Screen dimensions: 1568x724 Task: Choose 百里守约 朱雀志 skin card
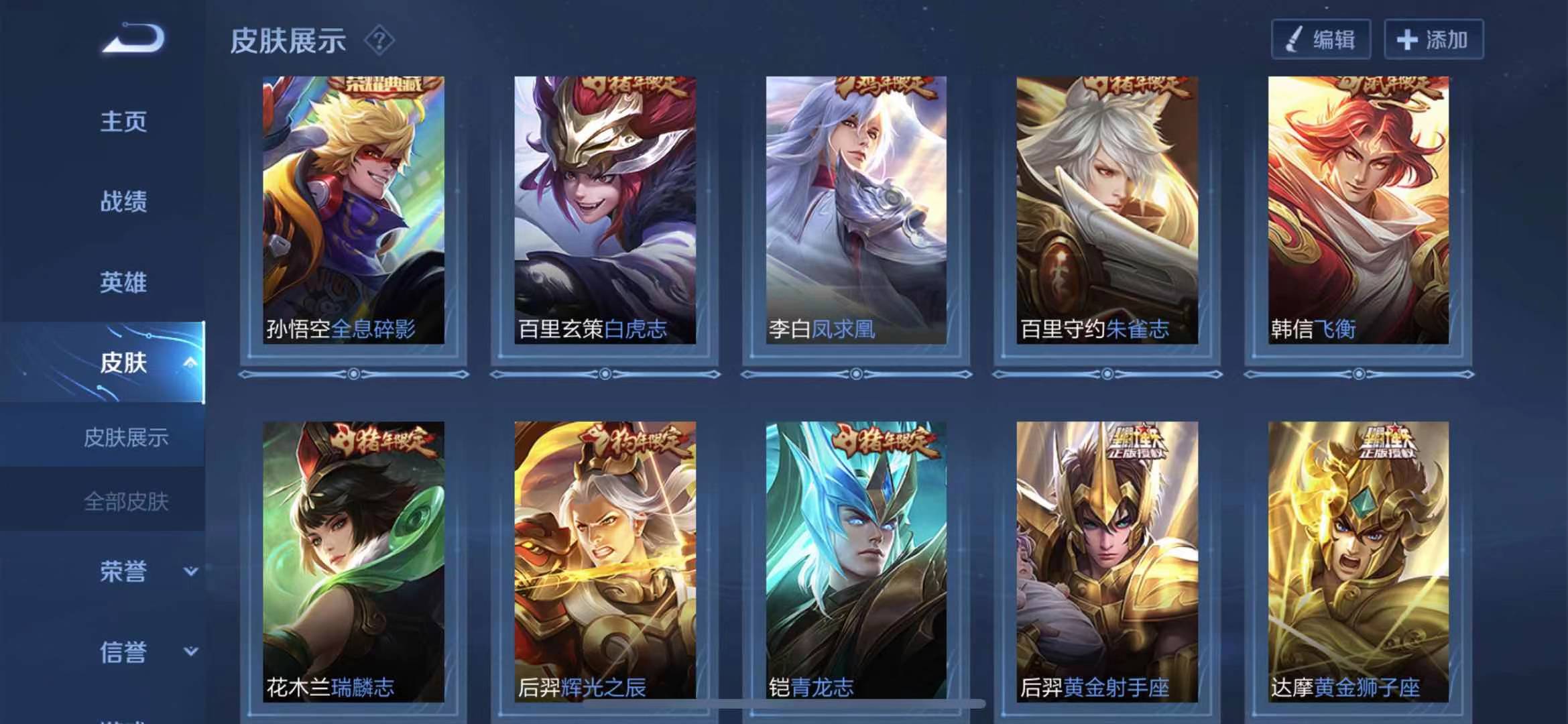pyautogui.click(x=1107, y=210)
